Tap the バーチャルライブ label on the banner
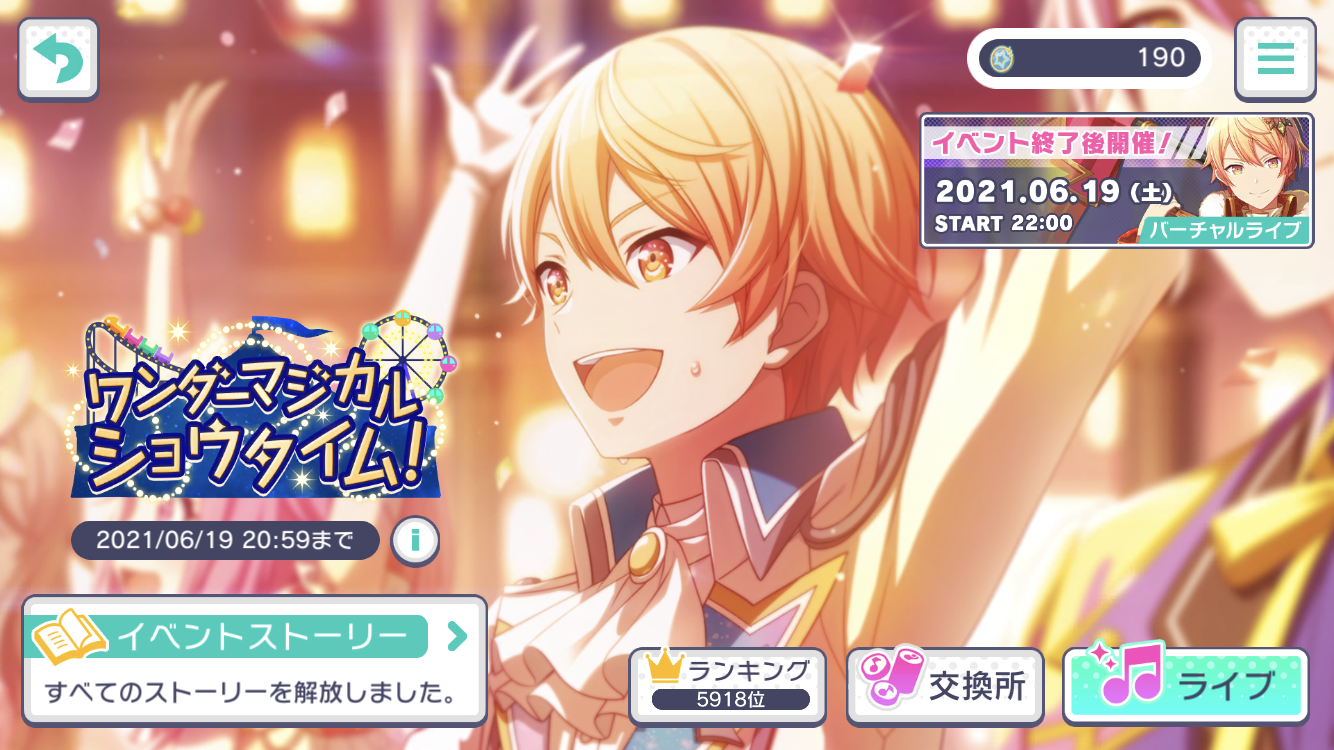Image resolution: width=1334 pixels, height=750 pixels. pyautogui.click(x=1226, y=231)
